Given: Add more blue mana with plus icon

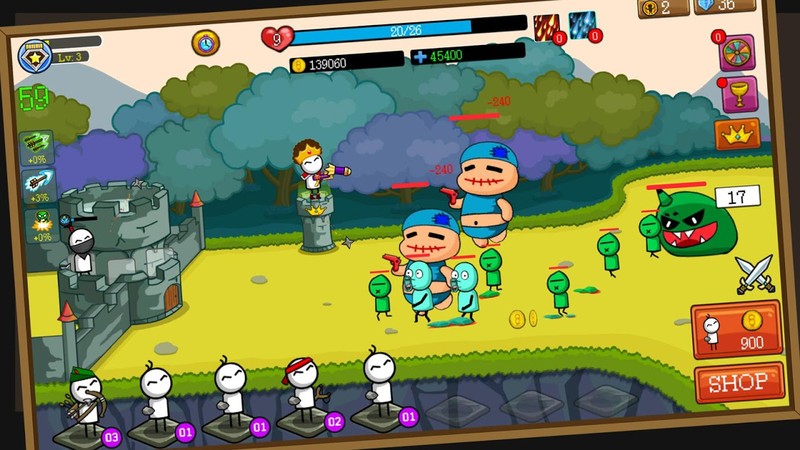Looking at the screenshot, I should 420,56.
